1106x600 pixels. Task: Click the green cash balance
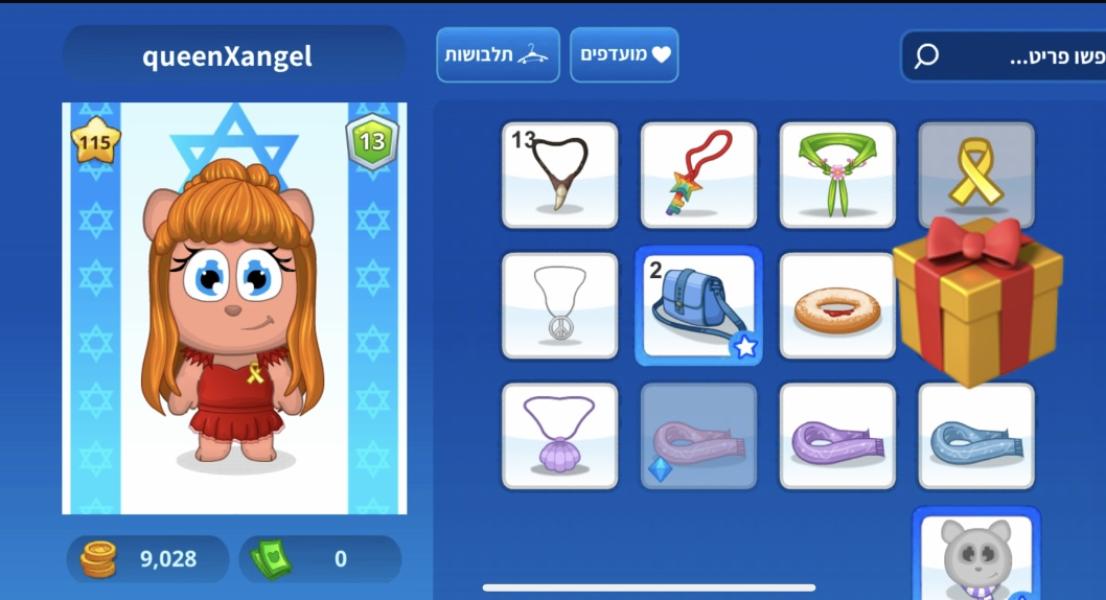[x=319, y=558]
